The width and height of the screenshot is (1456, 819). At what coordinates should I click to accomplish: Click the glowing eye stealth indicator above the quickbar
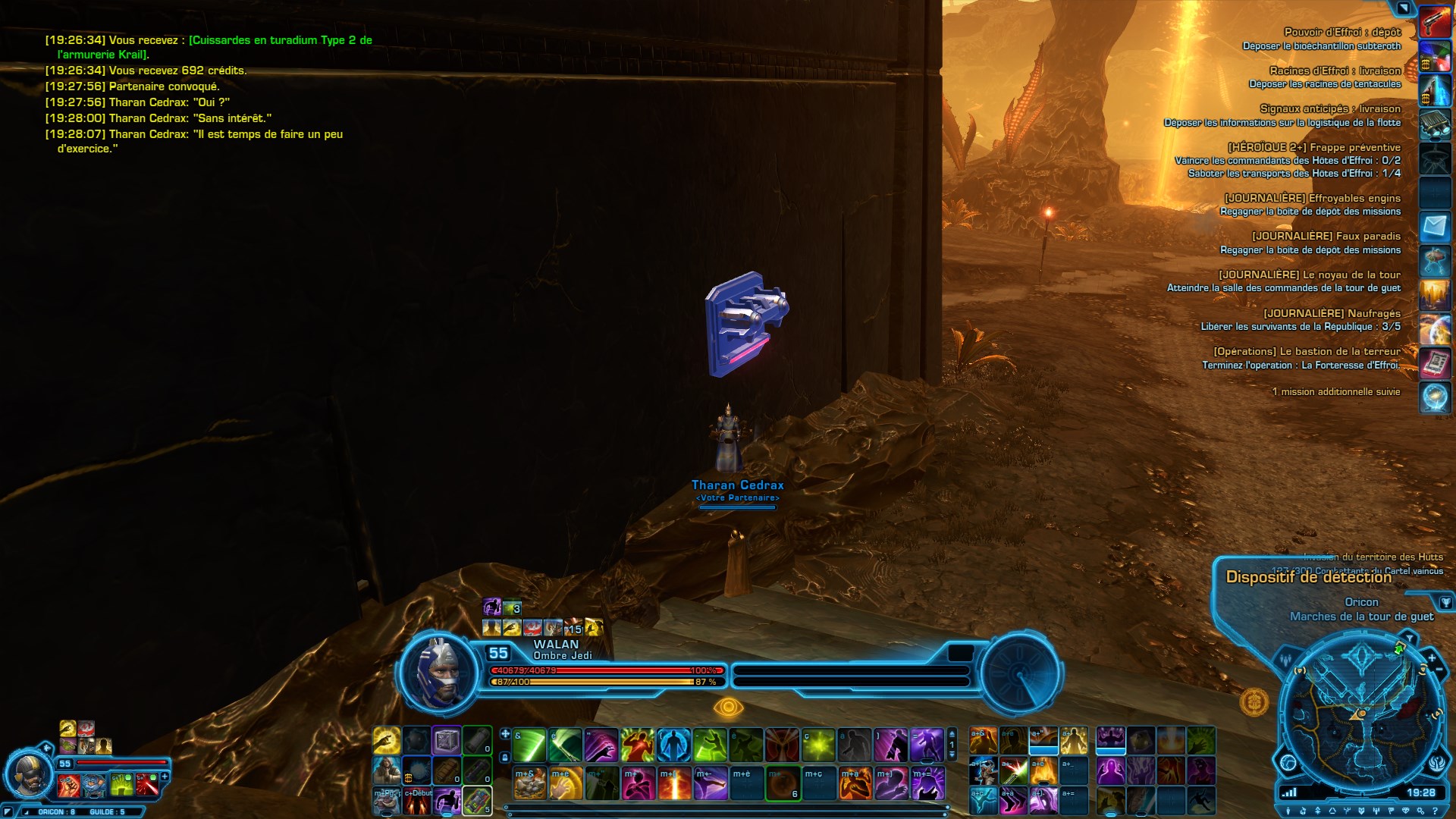(x=730, y=706)
